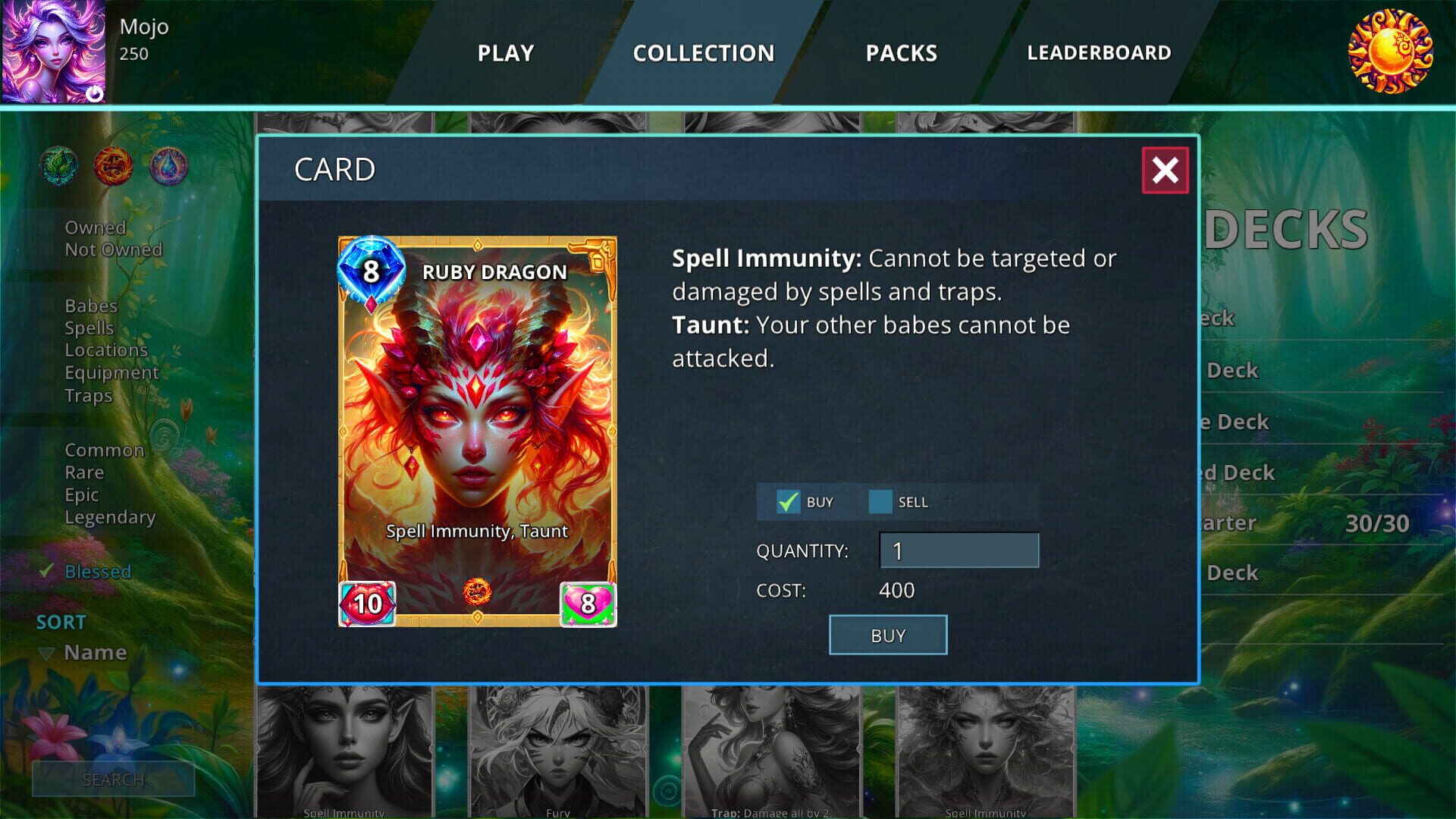The height and width of the screenshot is (819, 1456).
Task: Select the water element filter icon
Action: (x=170, y=167)
